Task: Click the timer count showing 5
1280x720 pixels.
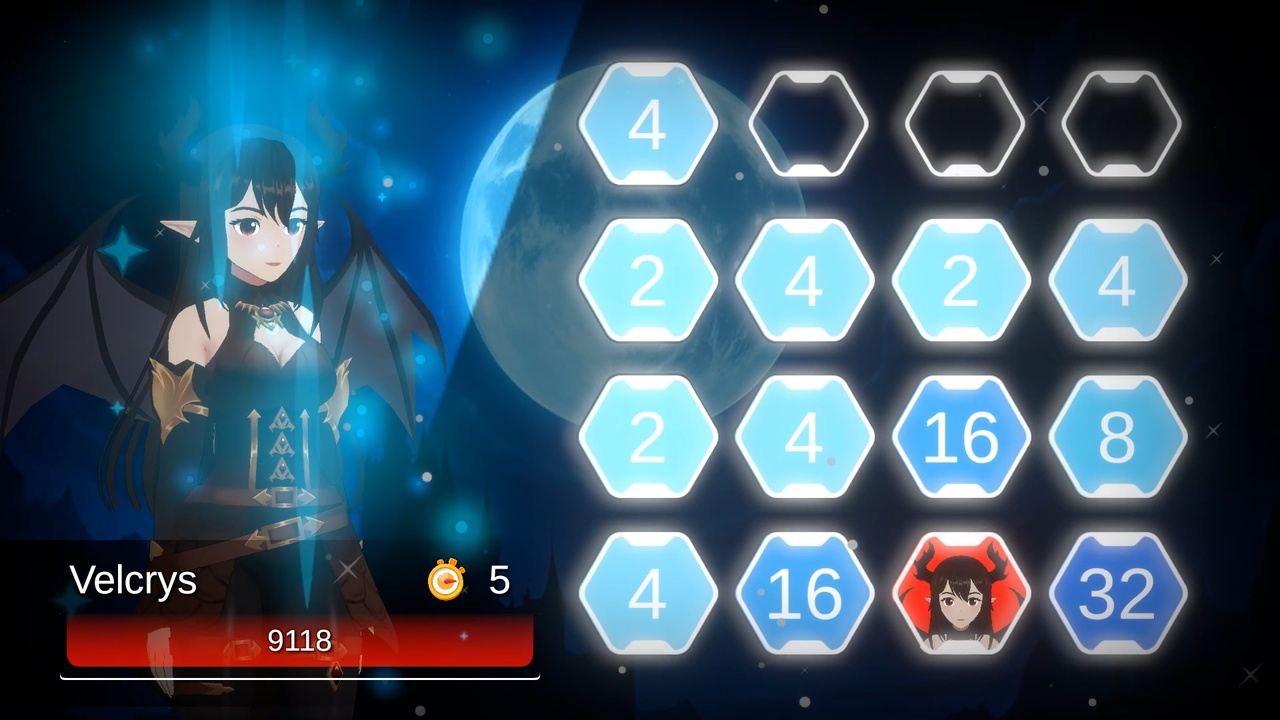Action: point(498,580)
